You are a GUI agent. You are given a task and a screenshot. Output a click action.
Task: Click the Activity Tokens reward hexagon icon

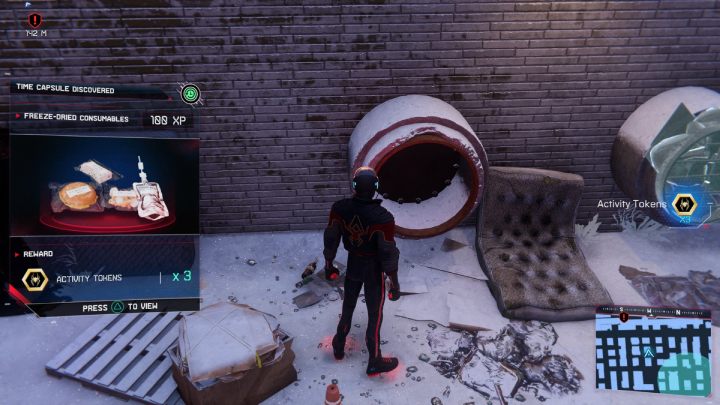click(33, 279)
